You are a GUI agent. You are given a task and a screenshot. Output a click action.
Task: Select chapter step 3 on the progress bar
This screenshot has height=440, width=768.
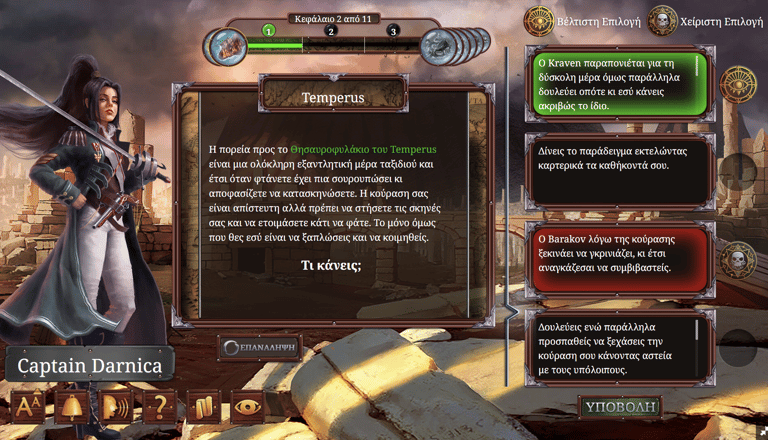(x=394, y=31)
